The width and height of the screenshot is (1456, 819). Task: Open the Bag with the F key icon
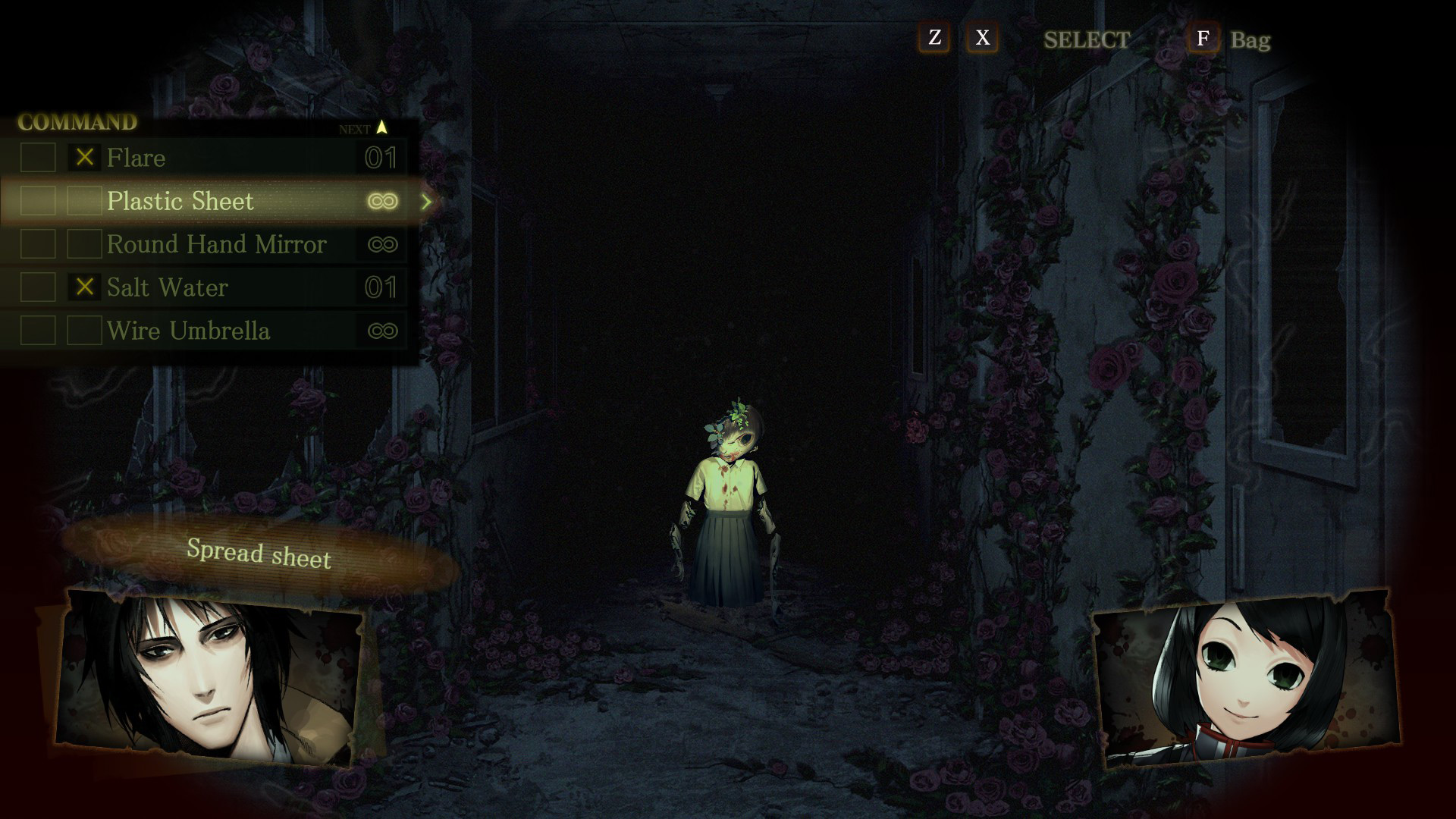point(1204,39)
